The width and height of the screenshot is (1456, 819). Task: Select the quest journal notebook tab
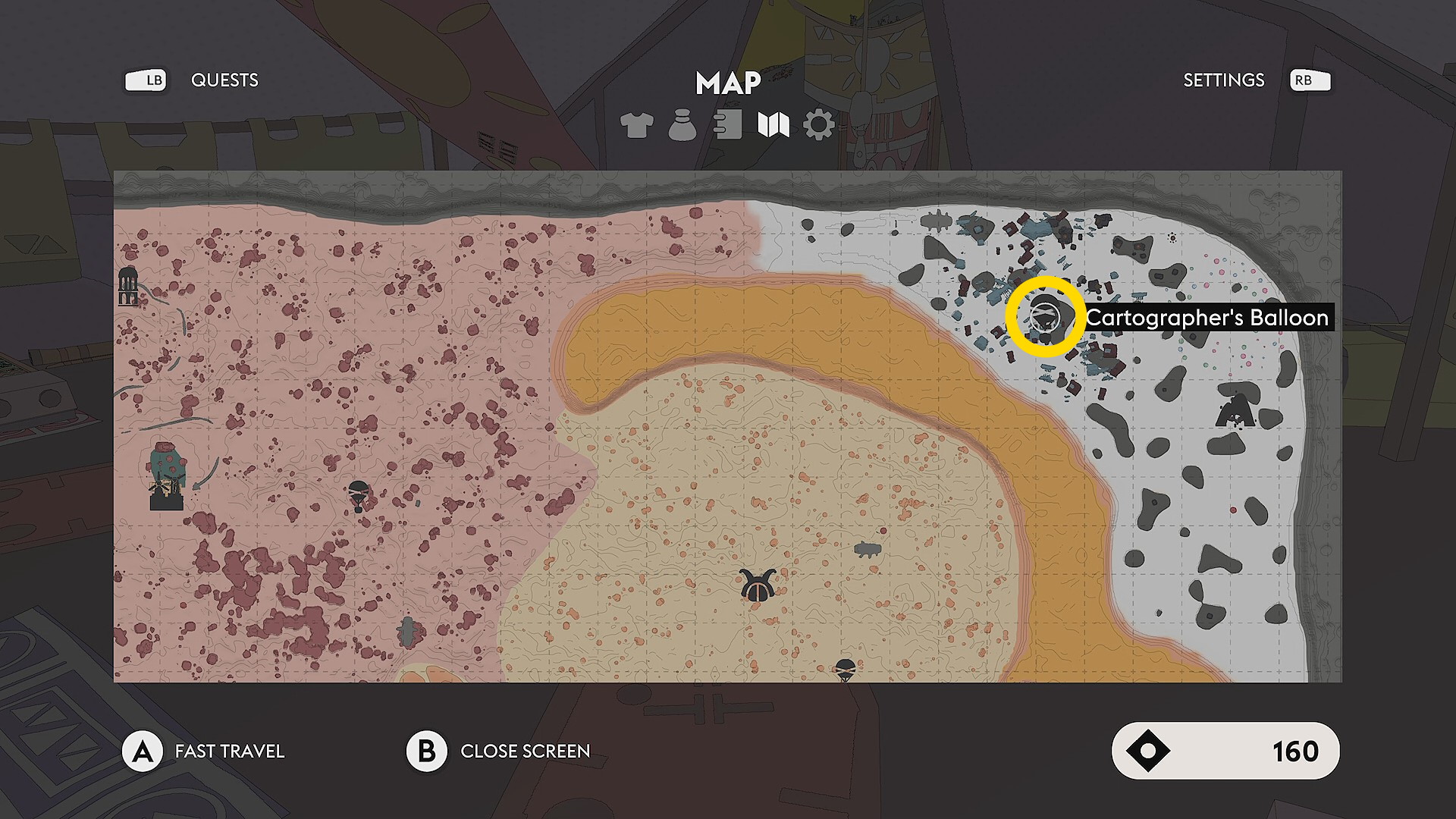pyautogui.click(x=728, y=125)
